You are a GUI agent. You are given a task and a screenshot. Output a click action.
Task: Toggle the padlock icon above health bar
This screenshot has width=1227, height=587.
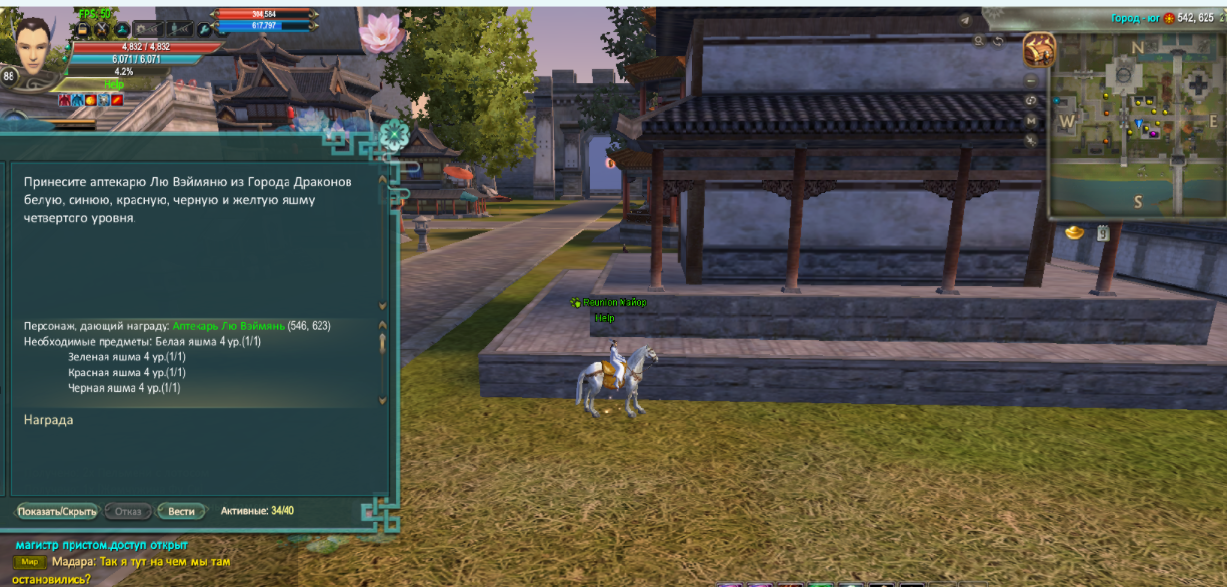point(81,30)
